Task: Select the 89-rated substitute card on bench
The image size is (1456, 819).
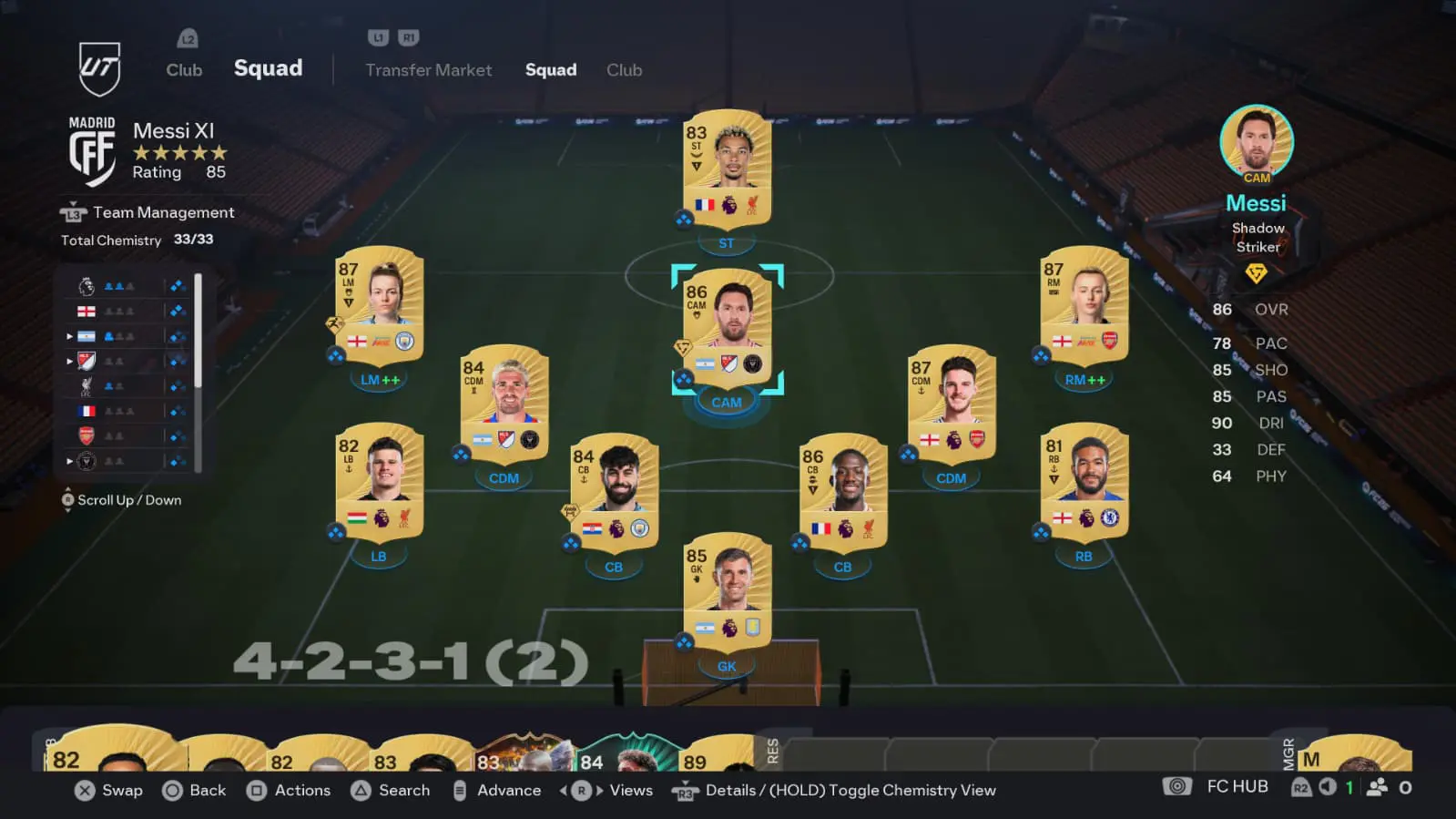Action: click(715, 755)
